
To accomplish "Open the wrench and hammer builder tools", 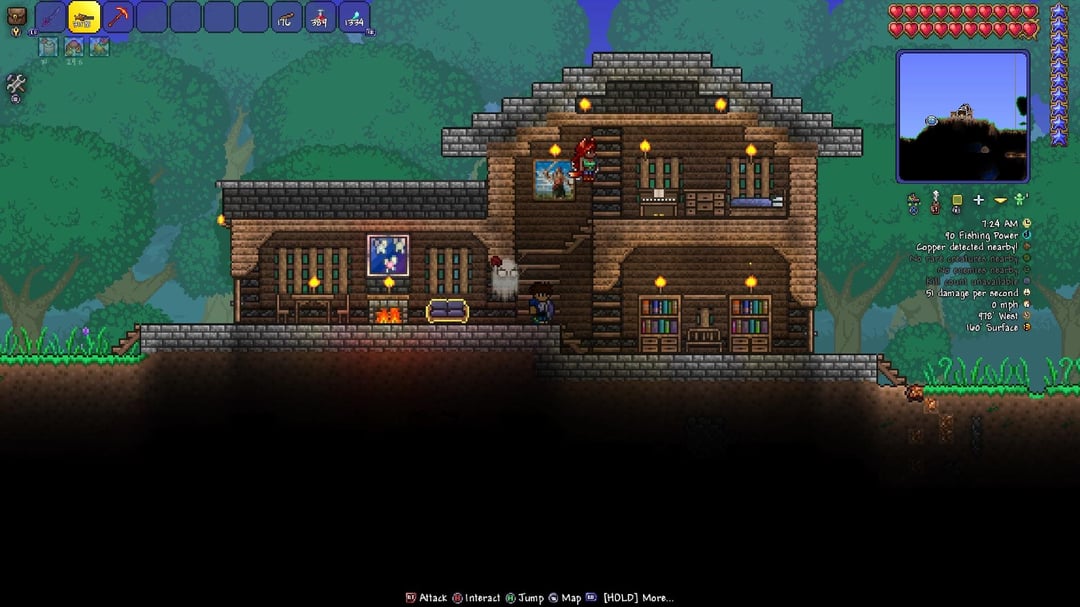I will click(16, 86).
